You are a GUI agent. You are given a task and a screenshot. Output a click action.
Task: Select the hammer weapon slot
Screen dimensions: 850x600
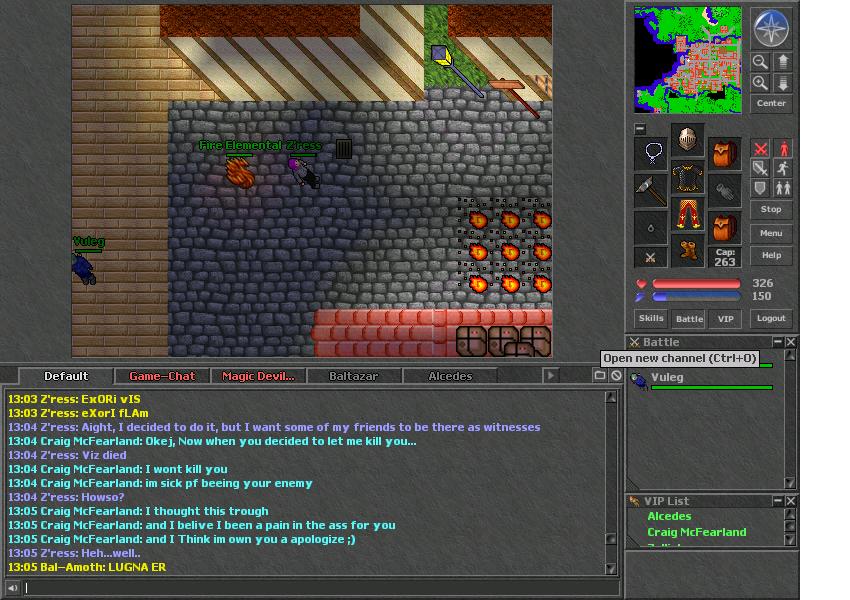click(x=651, y=190)
